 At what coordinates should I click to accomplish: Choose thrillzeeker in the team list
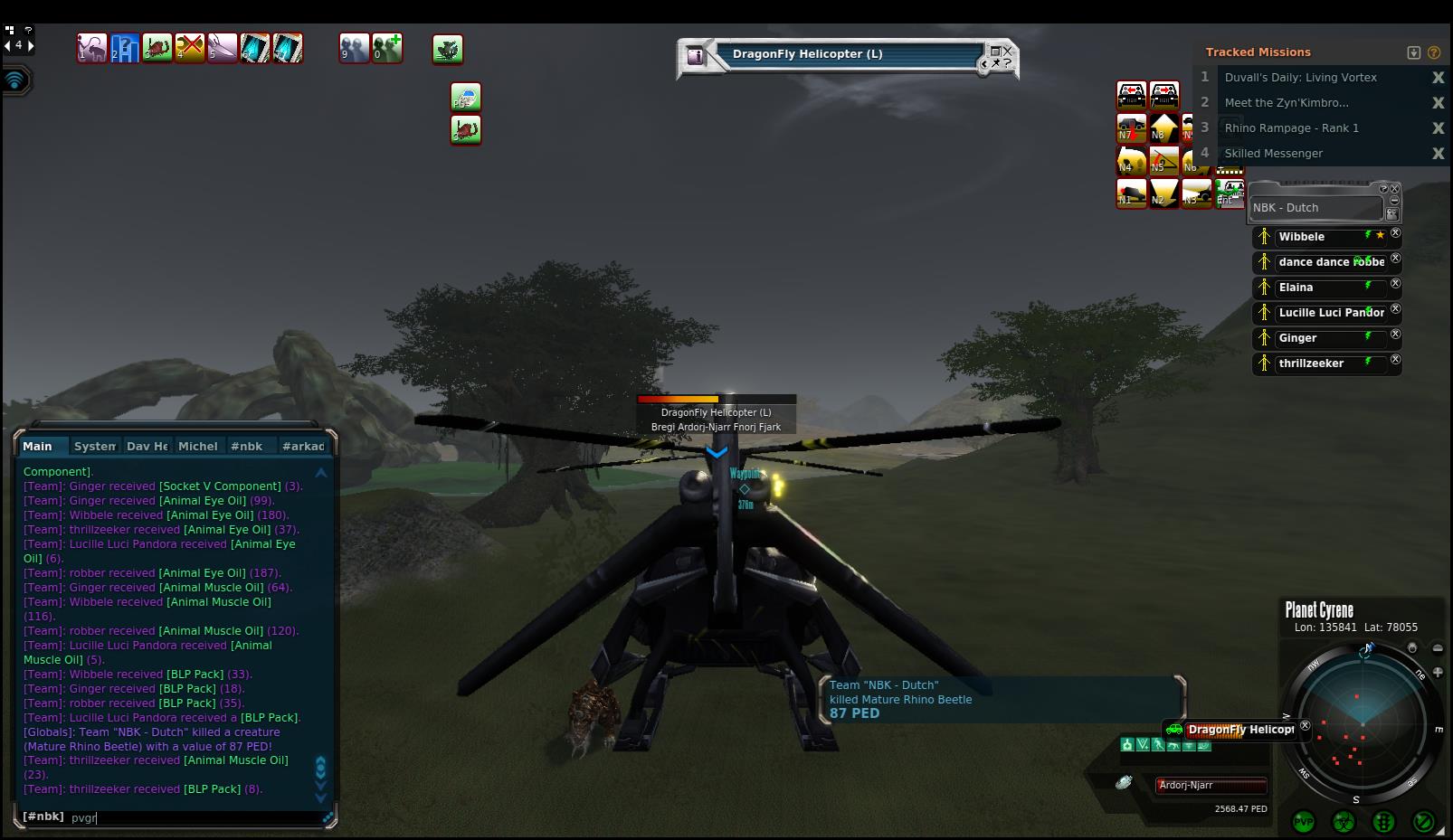(1311, 363)
